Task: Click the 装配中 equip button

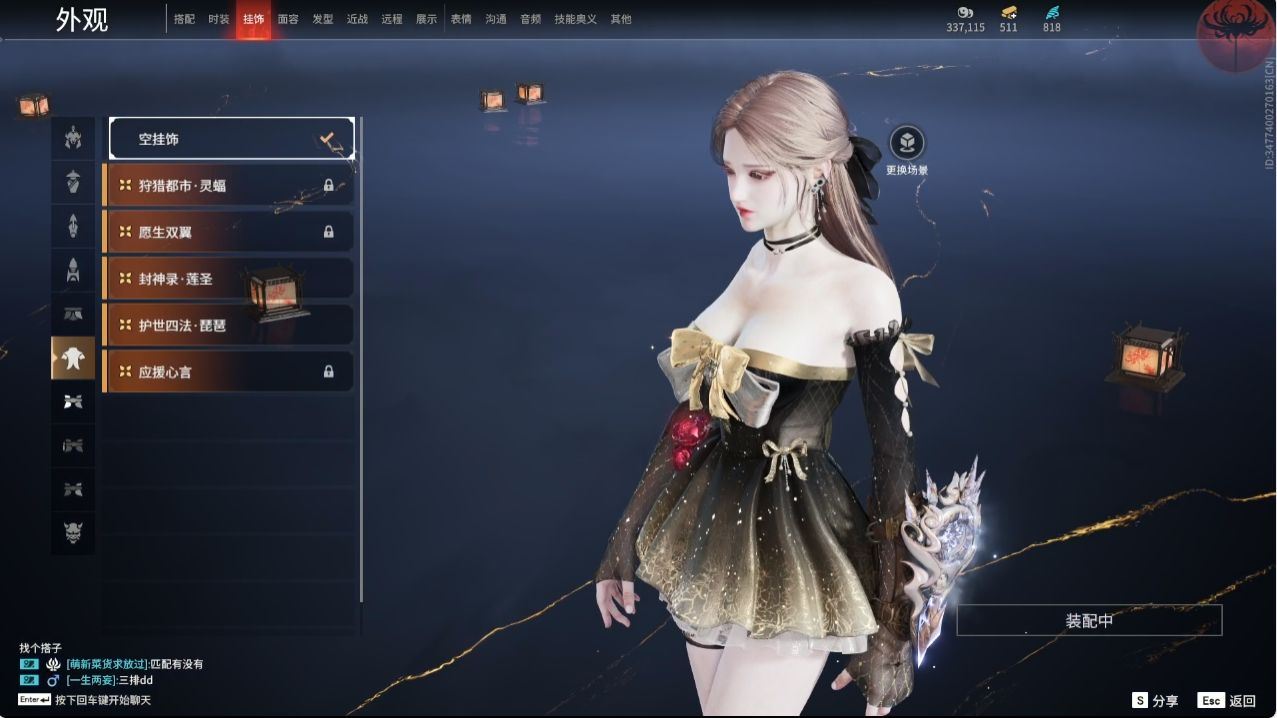Action: coord(1089,621)
